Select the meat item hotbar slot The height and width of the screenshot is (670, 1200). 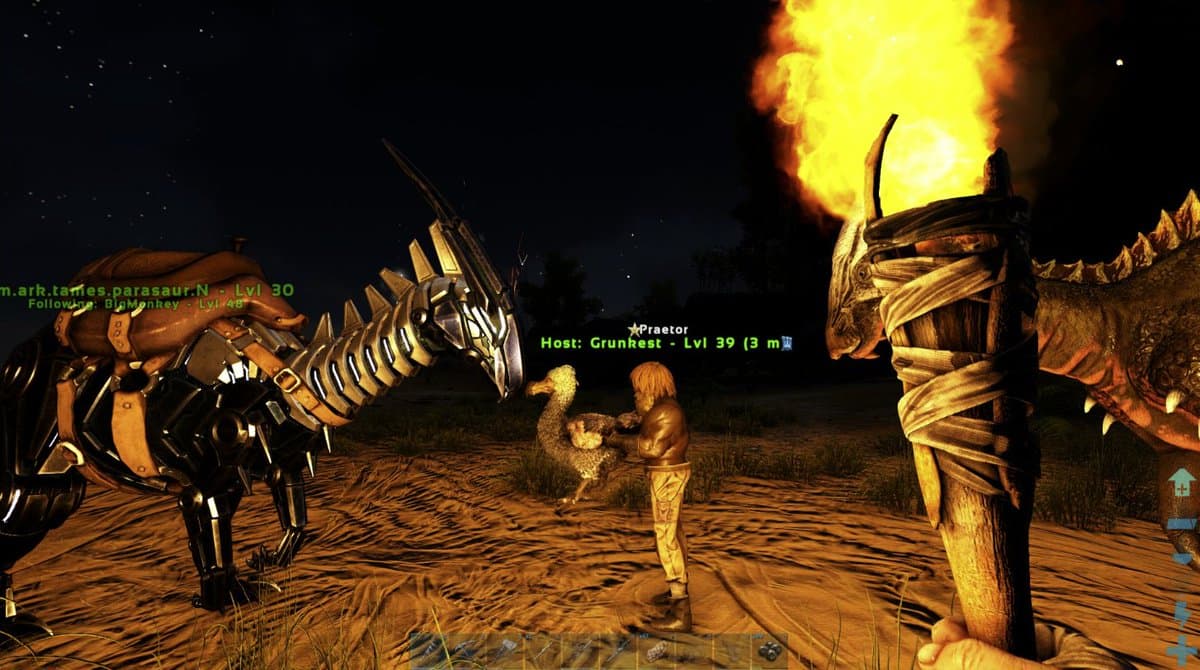[x=658, y=651]
